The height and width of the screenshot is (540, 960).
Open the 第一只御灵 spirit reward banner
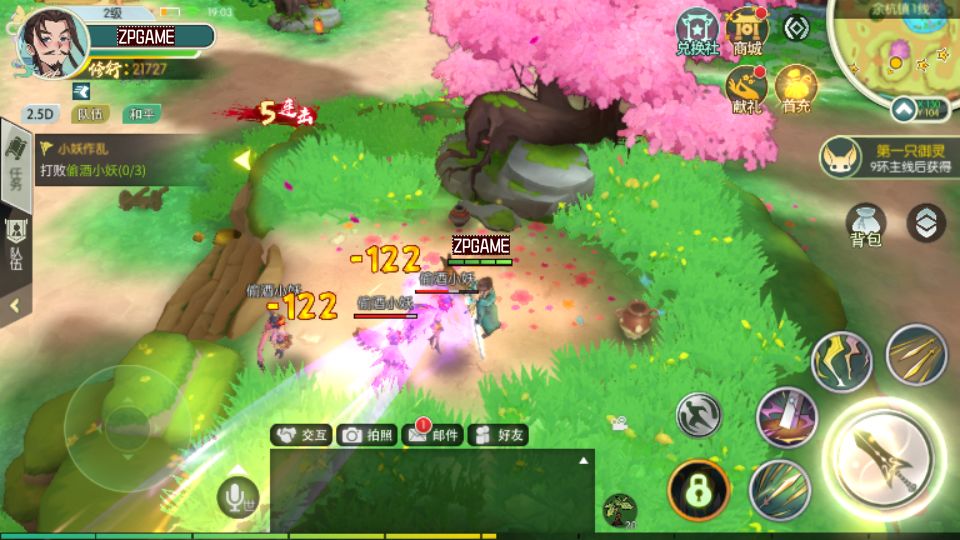(x=886, y=156)
